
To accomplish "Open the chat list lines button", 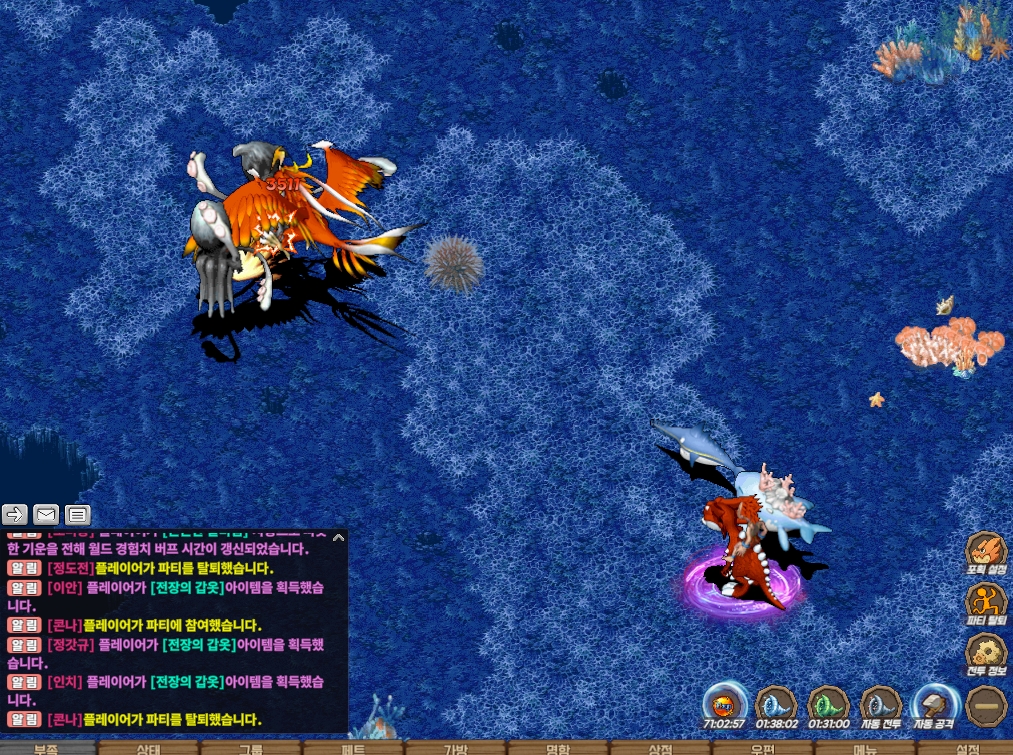I will pyautogui.click(x=78, y=515).
